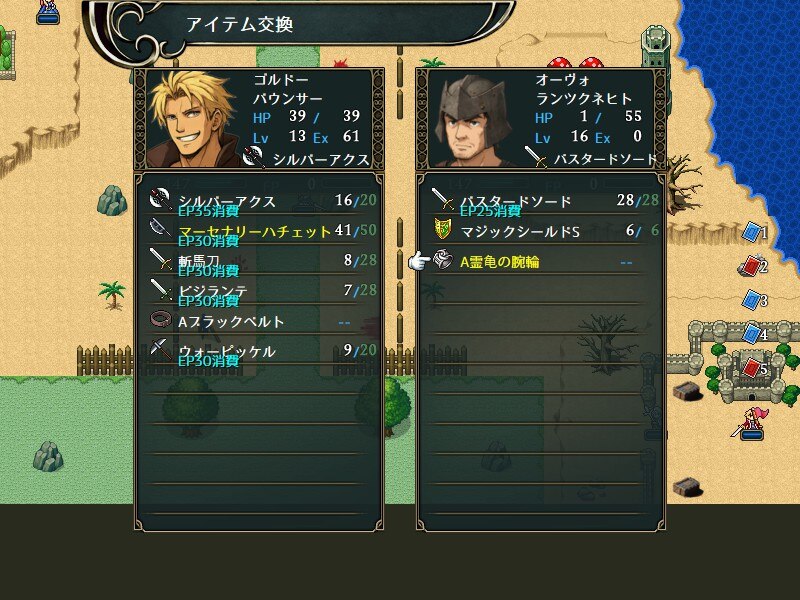Choose the マーセナリーハチェット row
This screenshot has width=800, height=600.
click(x=258, y=231)
